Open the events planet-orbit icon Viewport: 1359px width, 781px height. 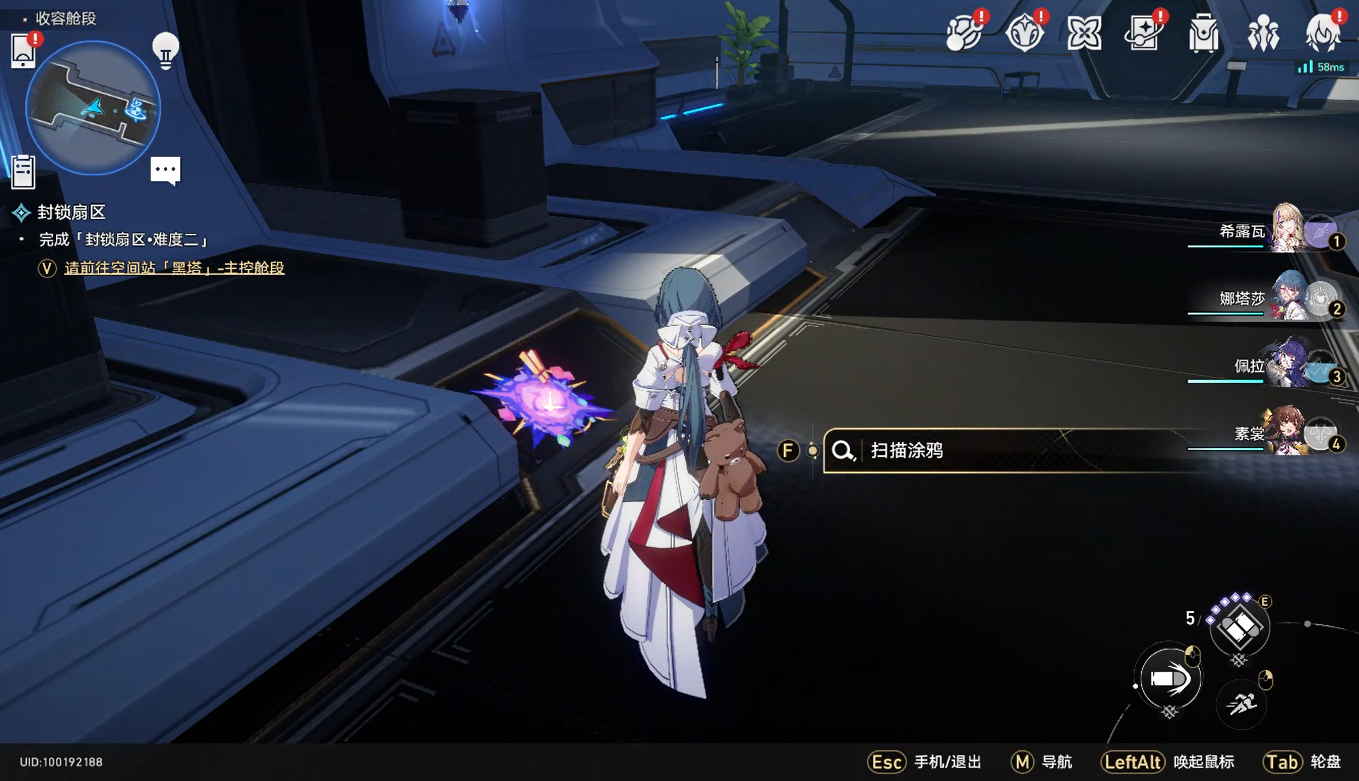click(x=964, y=34)
